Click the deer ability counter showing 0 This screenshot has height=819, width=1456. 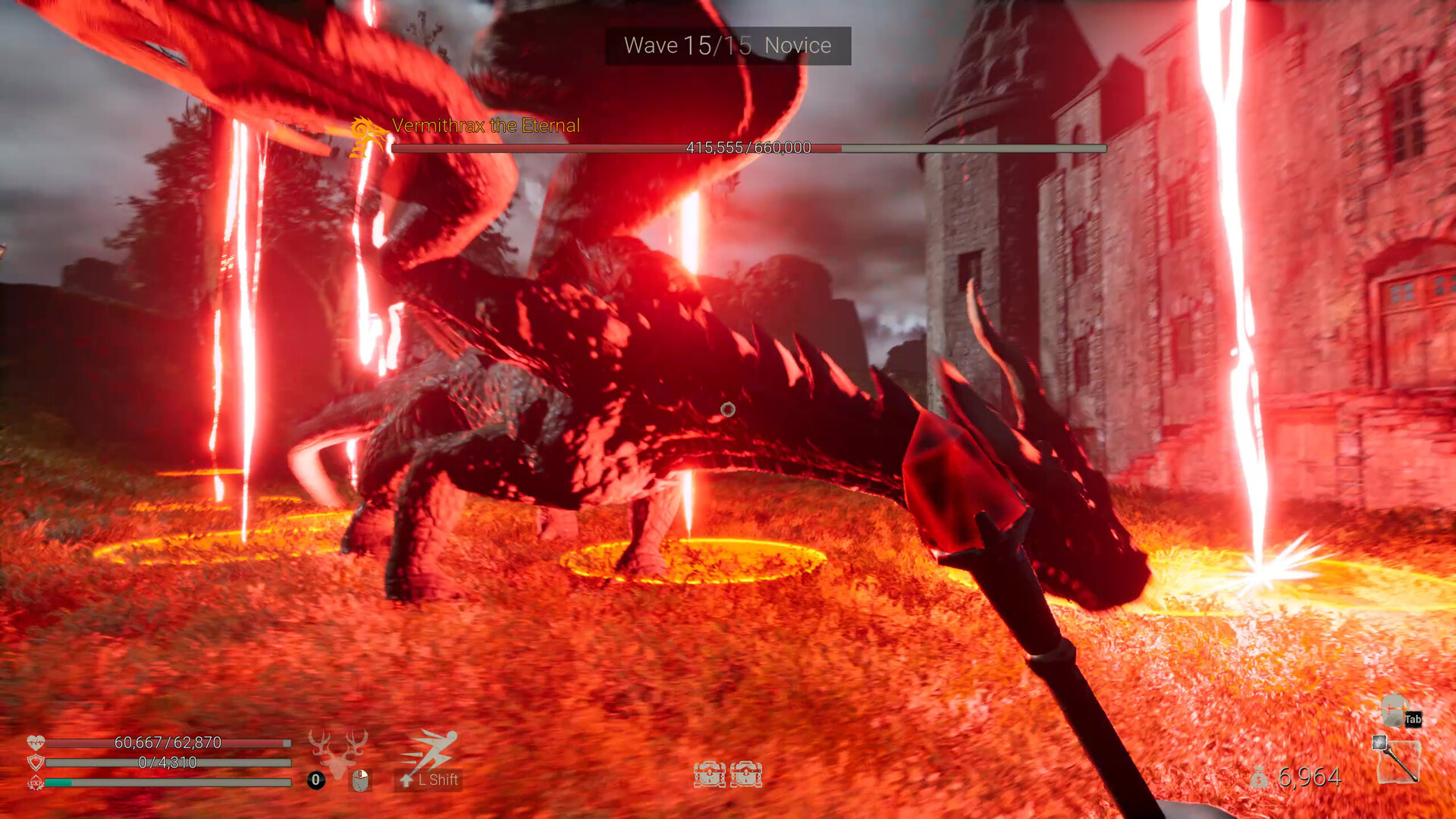(x=315, y=780)
